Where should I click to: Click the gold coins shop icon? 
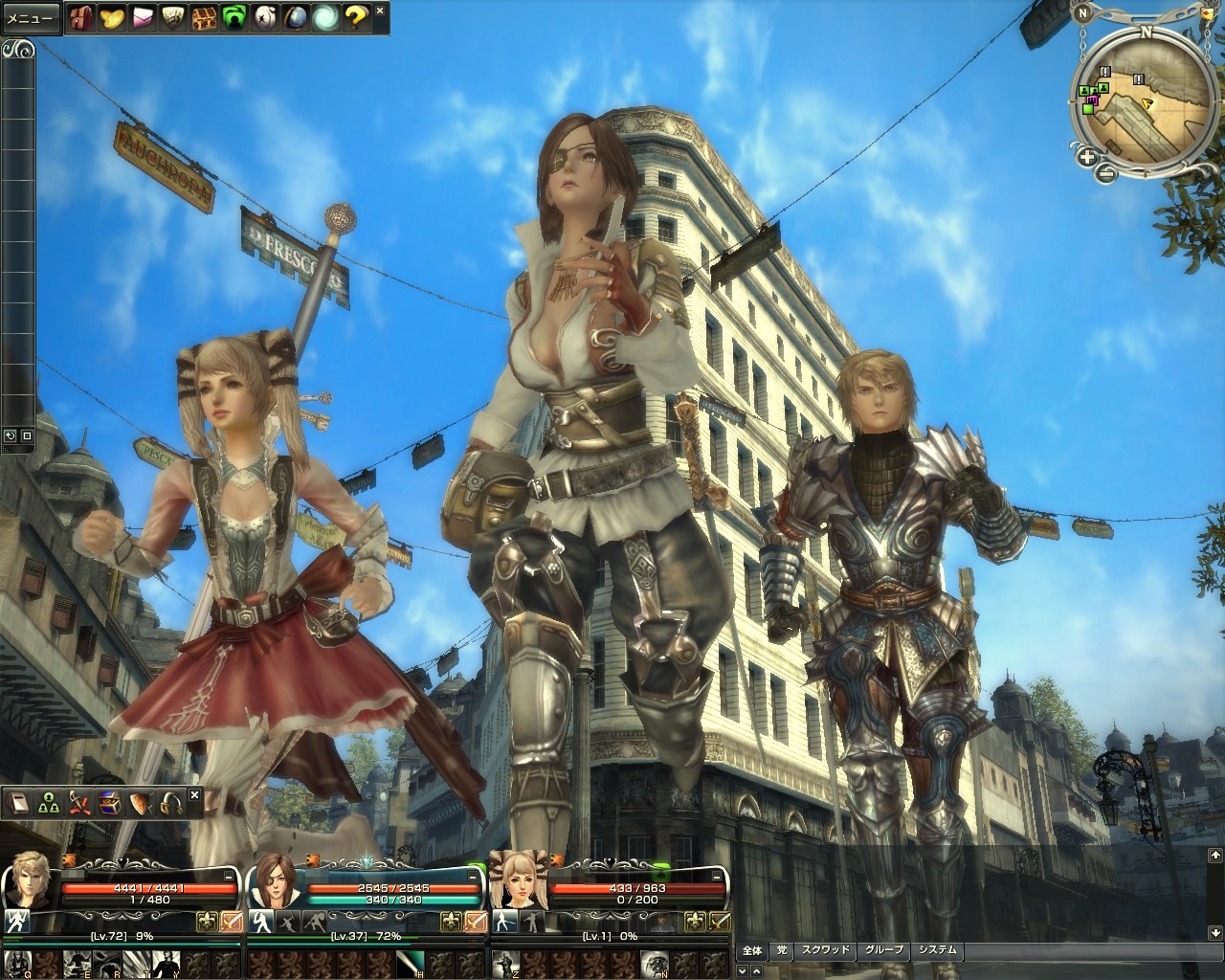115,16
